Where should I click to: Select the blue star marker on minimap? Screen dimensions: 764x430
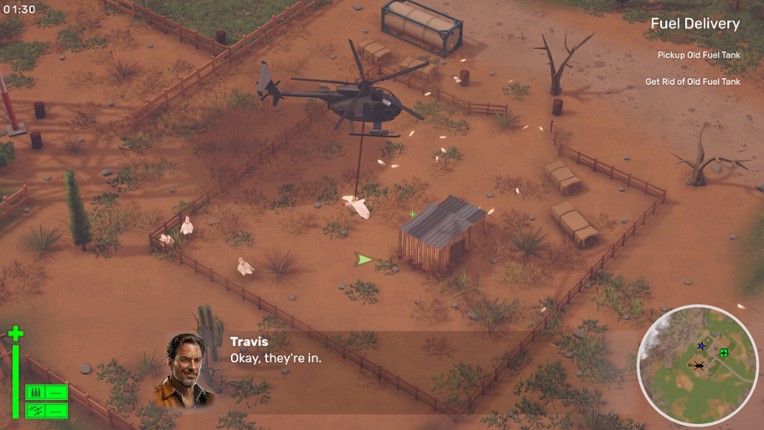click(x=701, y=348)
